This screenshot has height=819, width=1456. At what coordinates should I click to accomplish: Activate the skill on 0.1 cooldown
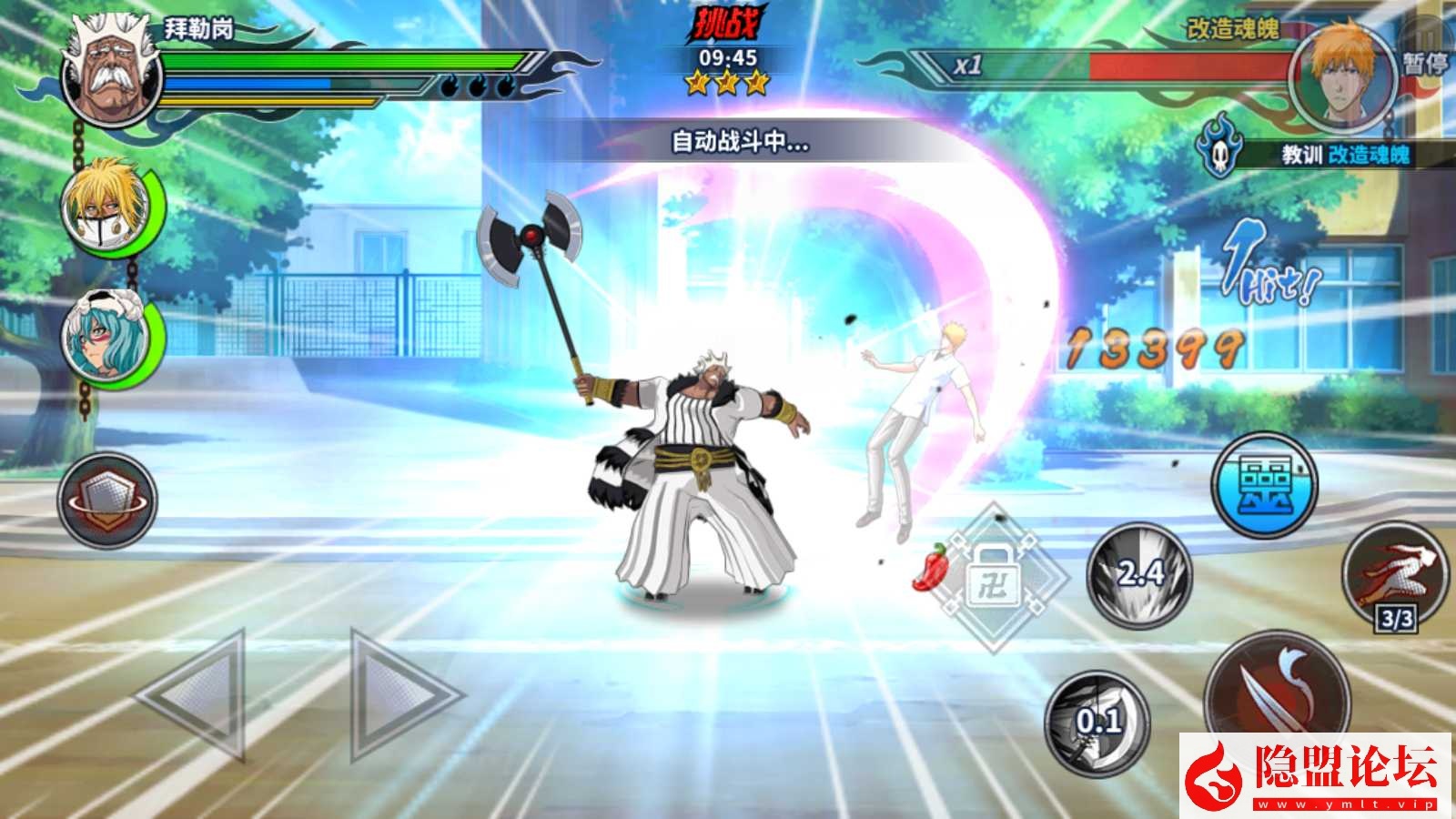coord(1097,723)
